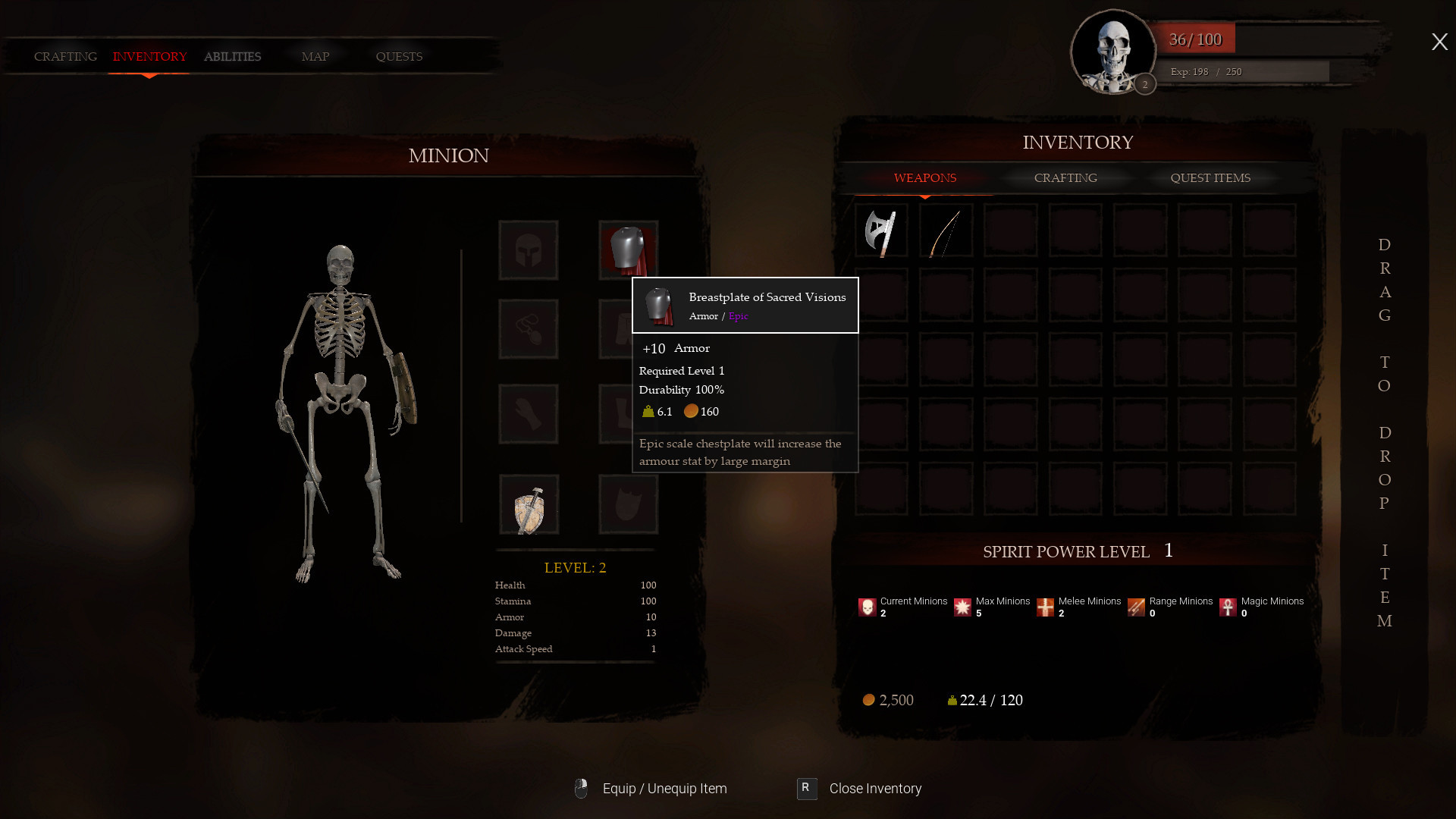This screenshot has height=819, width=1456.
Task: Click the equipped Breastplate of Sacred Visions
Action: [627, 249]
